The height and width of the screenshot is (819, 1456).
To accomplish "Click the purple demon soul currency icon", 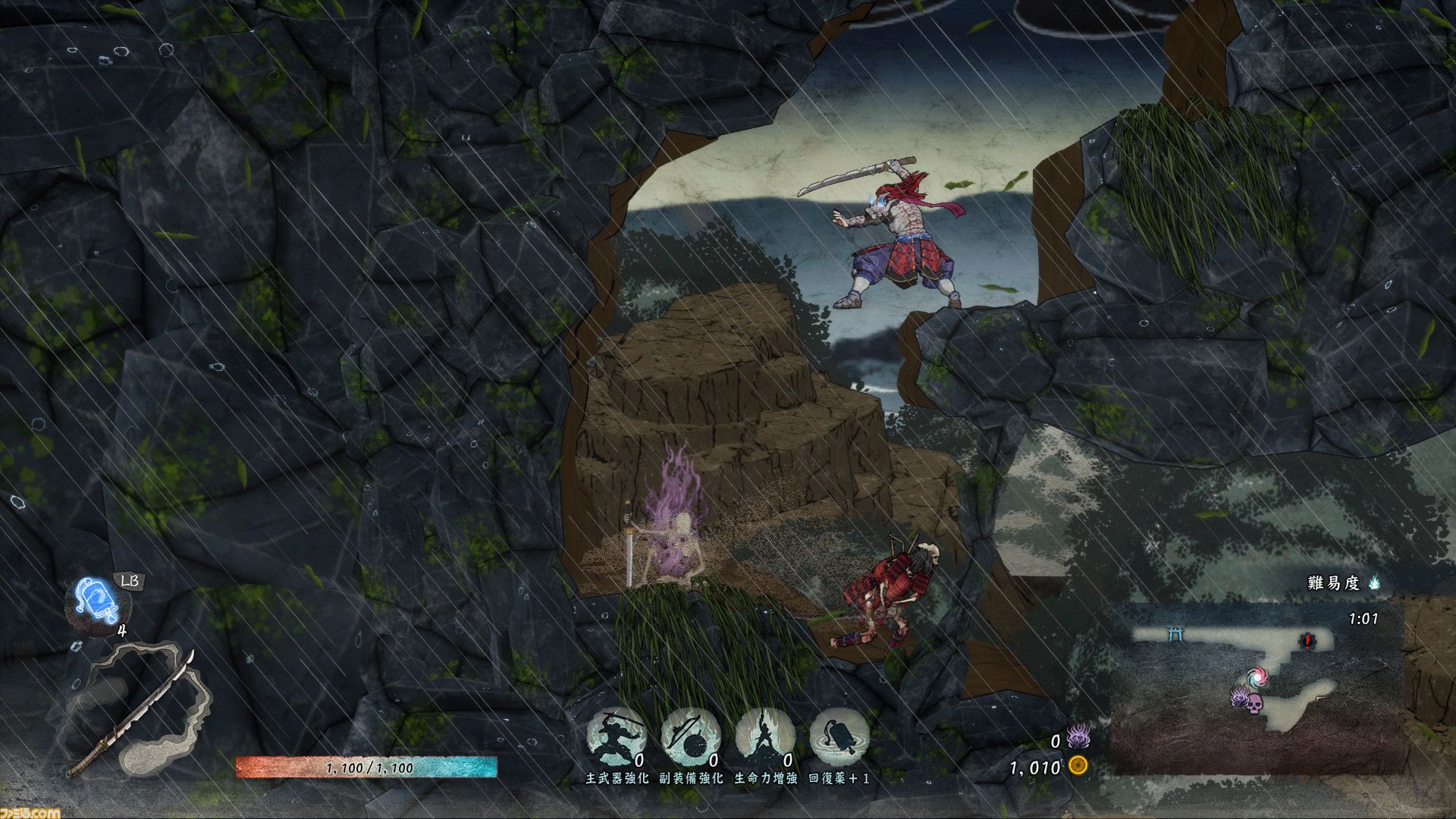I will pos(1078,736).
